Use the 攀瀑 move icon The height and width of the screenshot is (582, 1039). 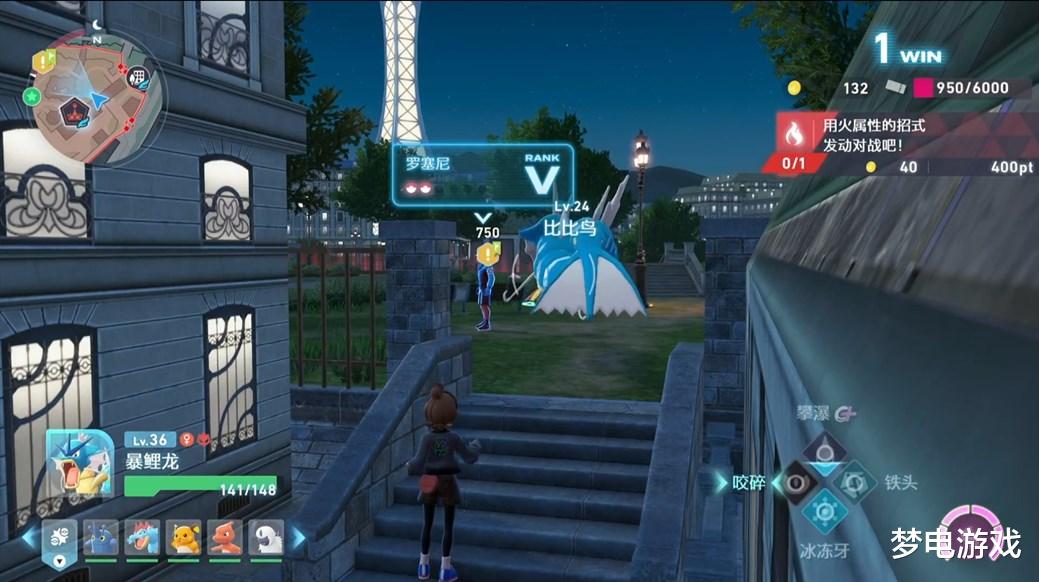(x=825, y=447)
